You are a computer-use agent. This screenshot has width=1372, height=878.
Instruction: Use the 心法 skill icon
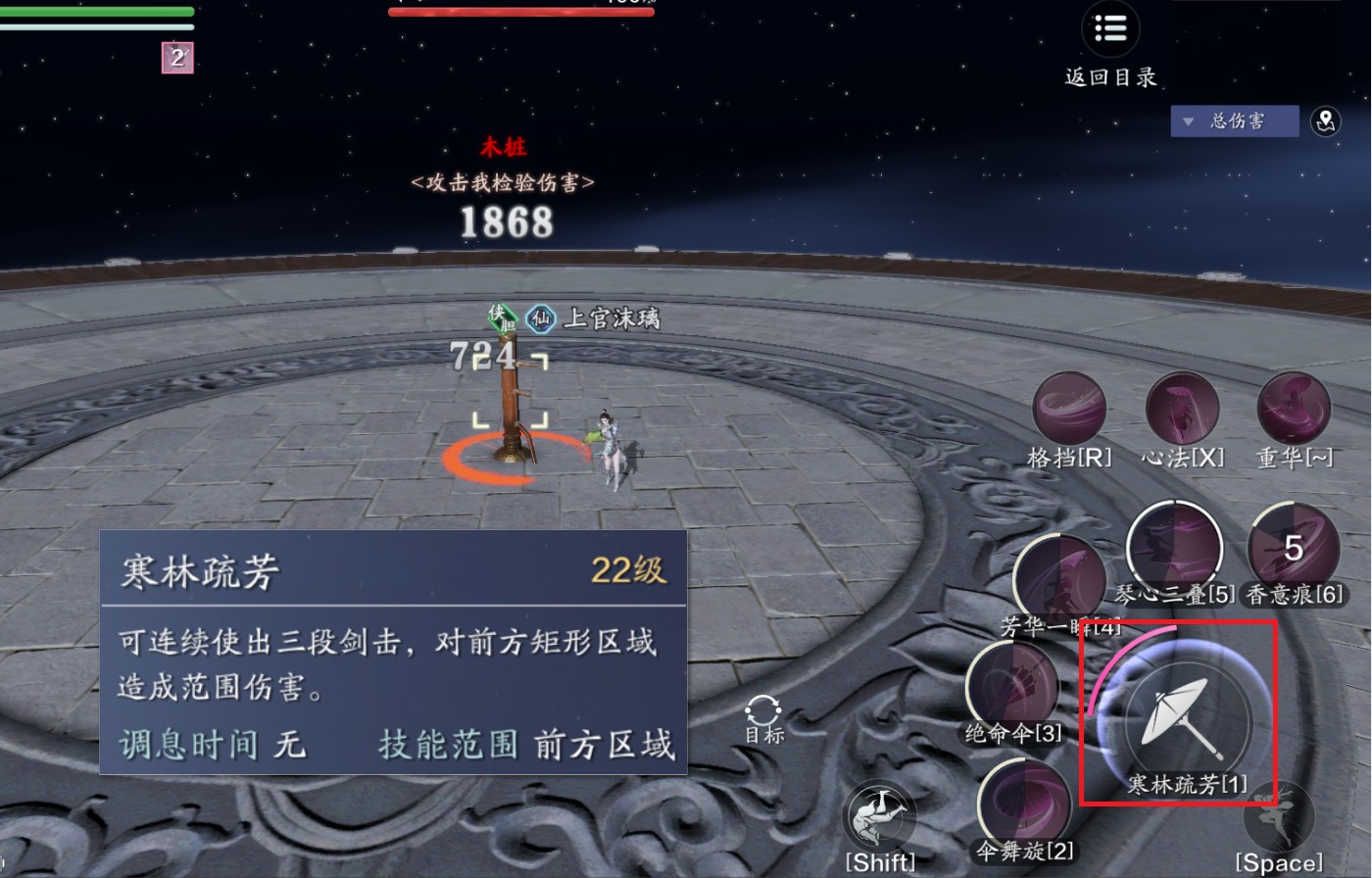[x=1183, y=409]
